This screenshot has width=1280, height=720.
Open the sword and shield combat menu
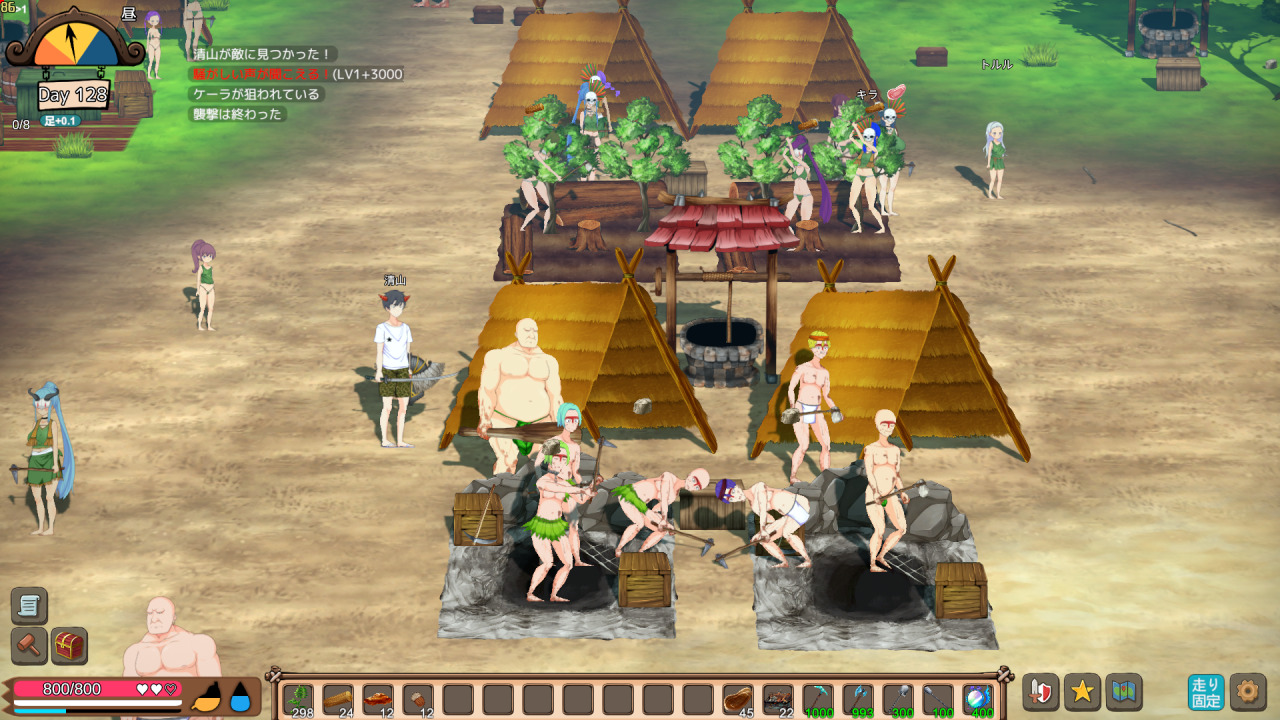pos(1041,692)
